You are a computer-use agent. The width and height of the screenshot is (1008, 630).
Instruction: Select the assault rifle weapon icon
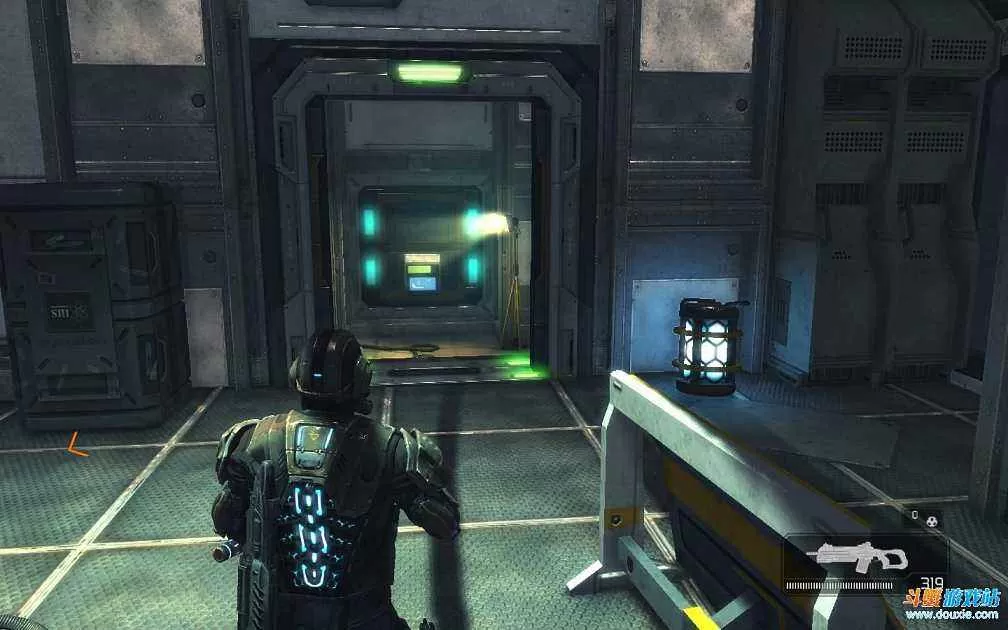point(857,557)
